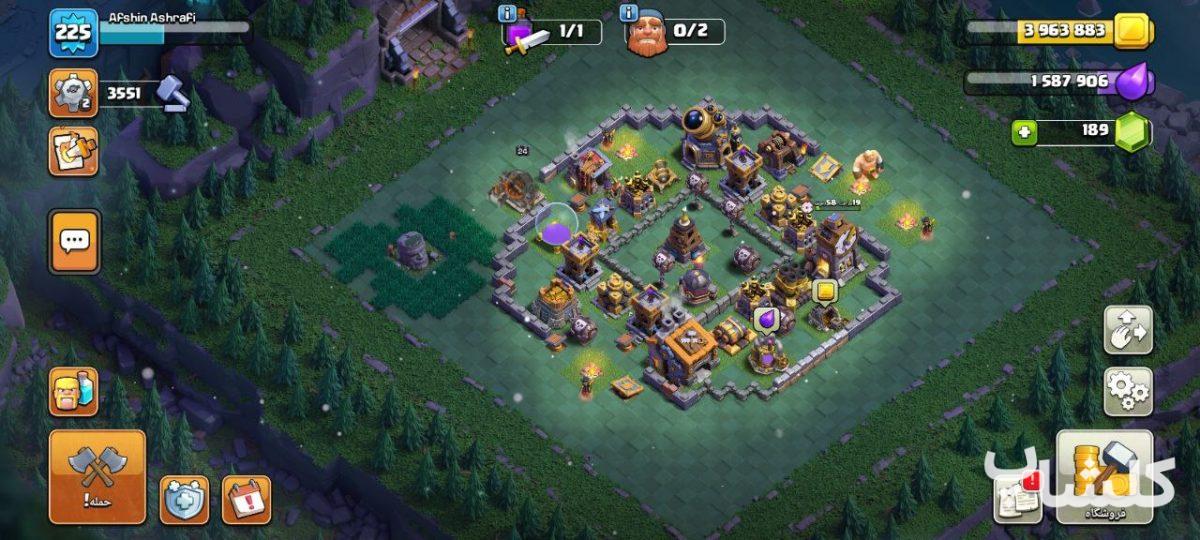The image size is (1200, 540).
Task: Open the game settings gears button
Action: [1127, 391]
